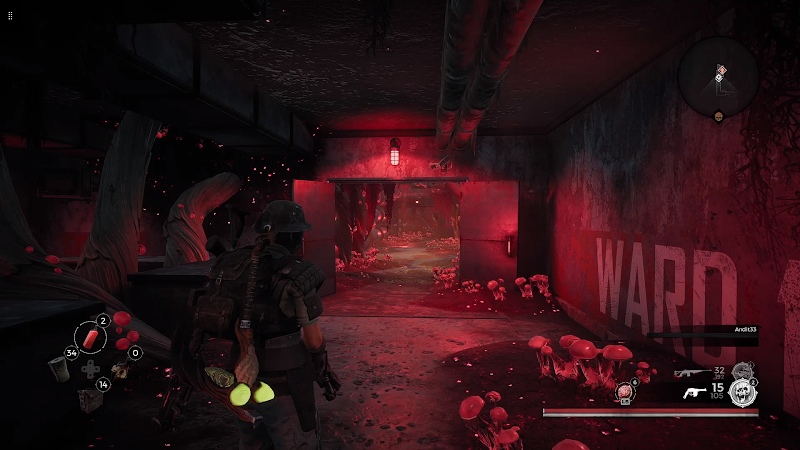The image size is (800, 450).
Task: Choose the consumable slot showing zero count
Action: pos(121,369)
